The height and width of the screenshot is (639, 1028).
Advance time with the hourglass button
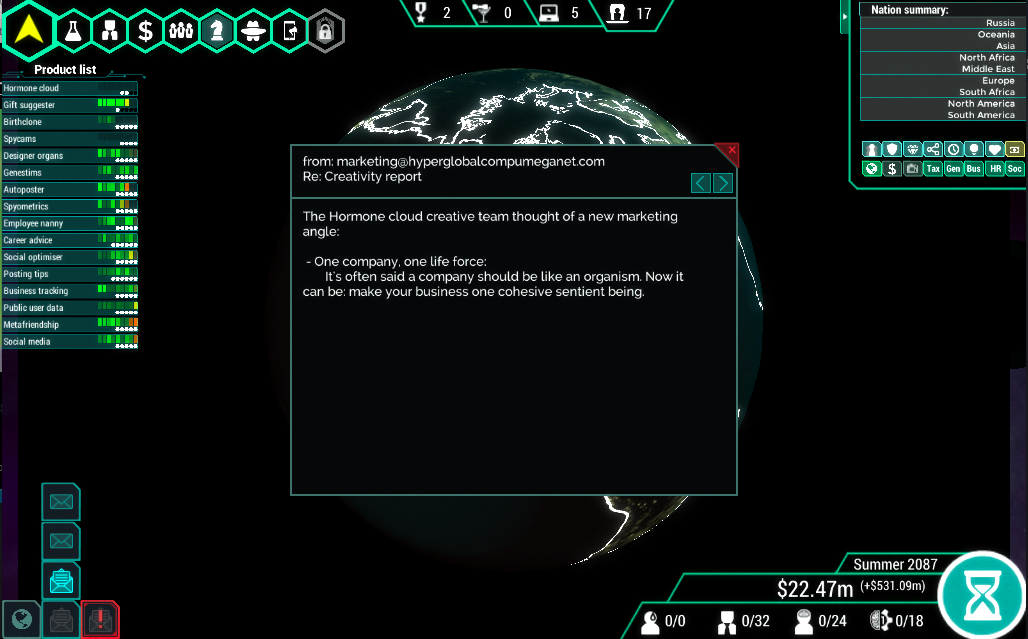point(983,594)
